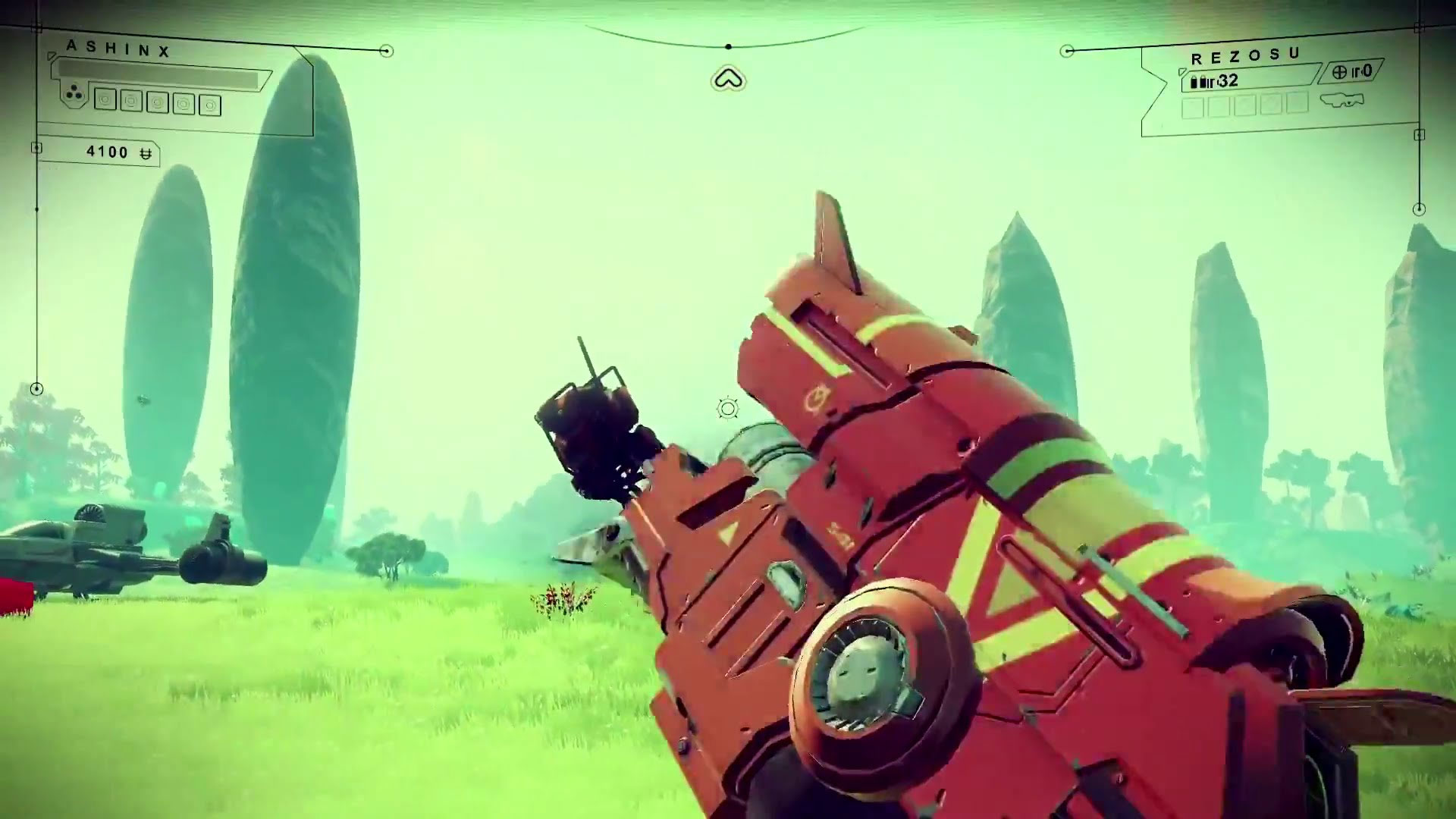Expand the ASHINX exosuit panel flag corner
This screenshot has height=819, width=1456.
point(52,55)
